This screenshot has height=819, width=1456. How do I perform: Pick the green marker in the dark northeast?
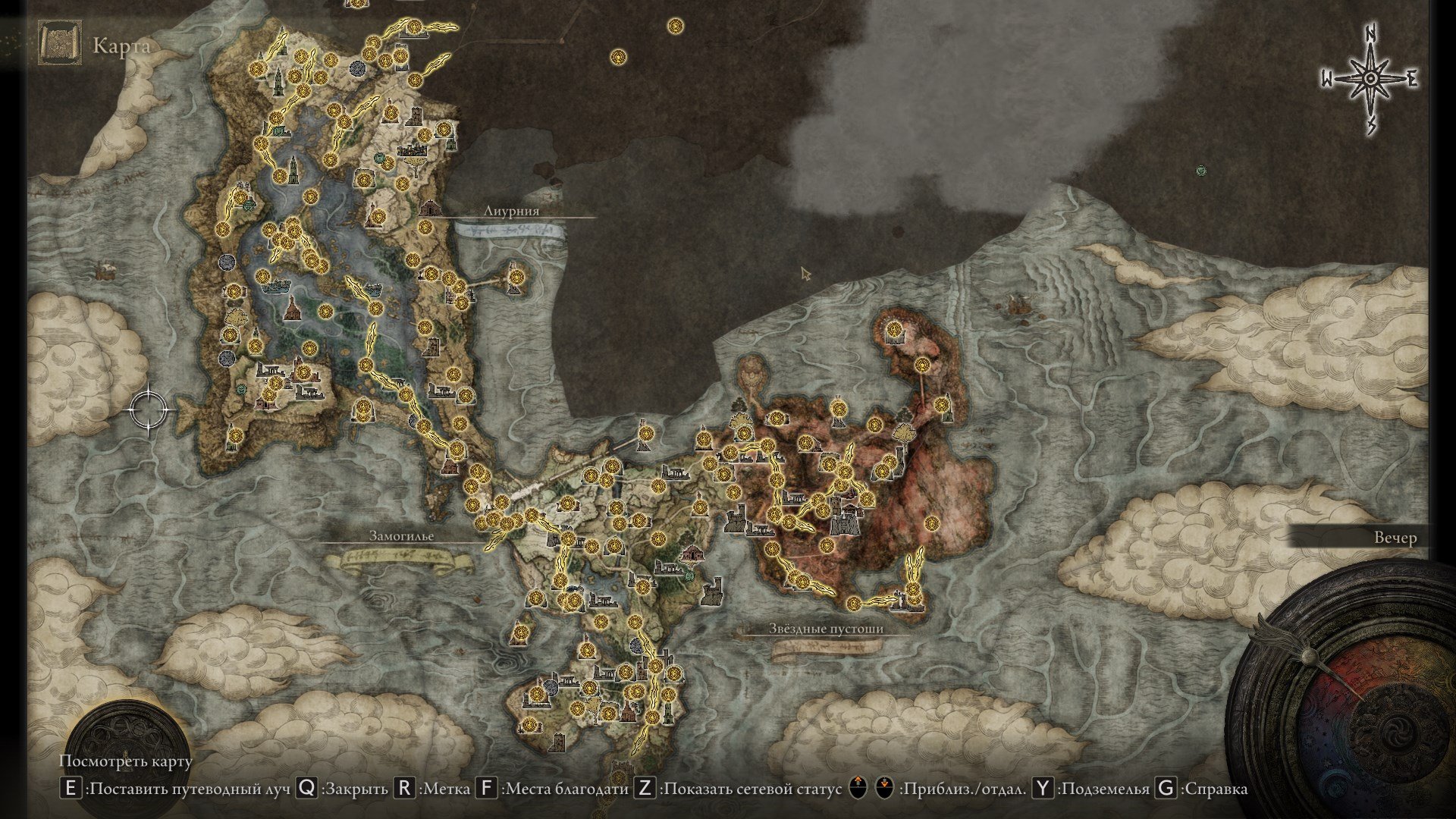[1200, 171]
